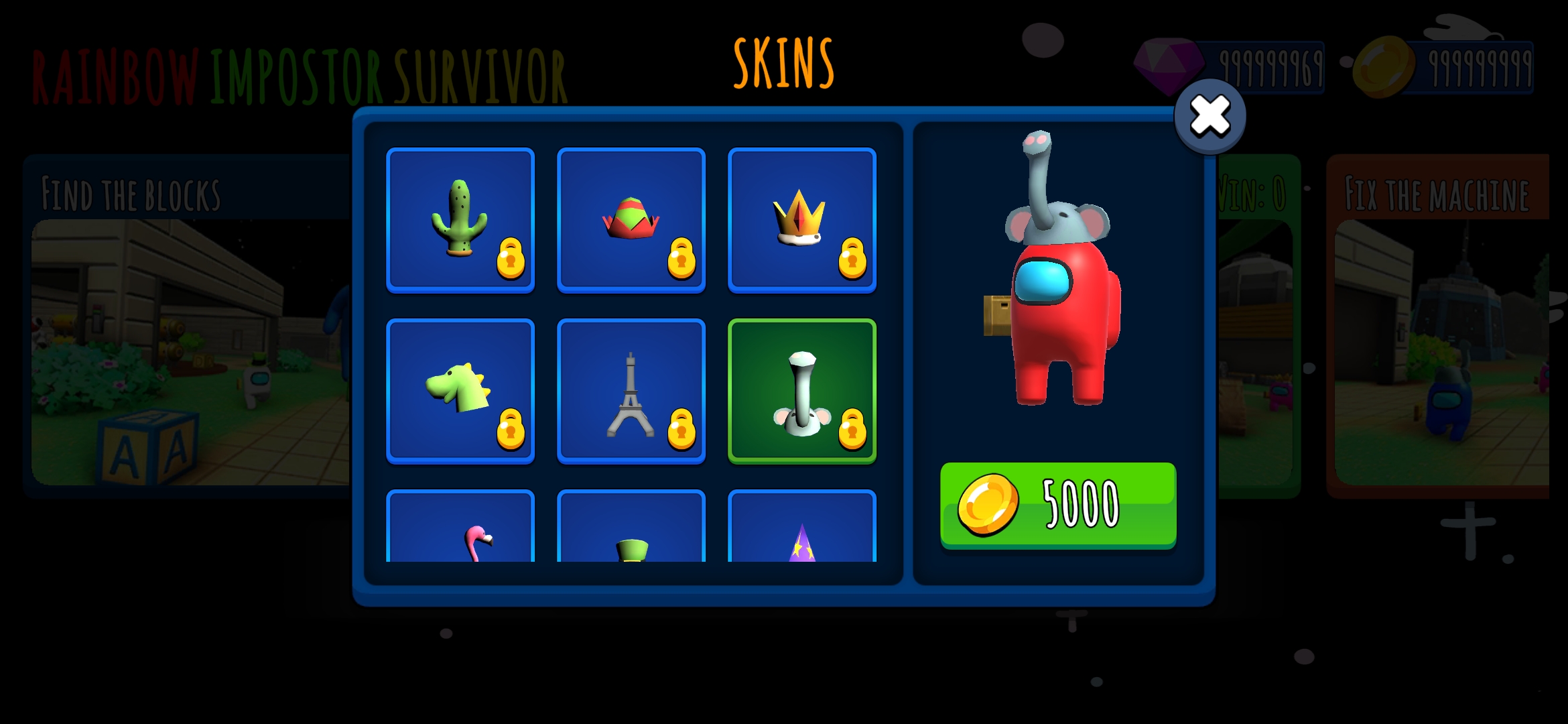The image size is (1568, 724).
Task: Close the Skins window
Action: (1210, 117)
